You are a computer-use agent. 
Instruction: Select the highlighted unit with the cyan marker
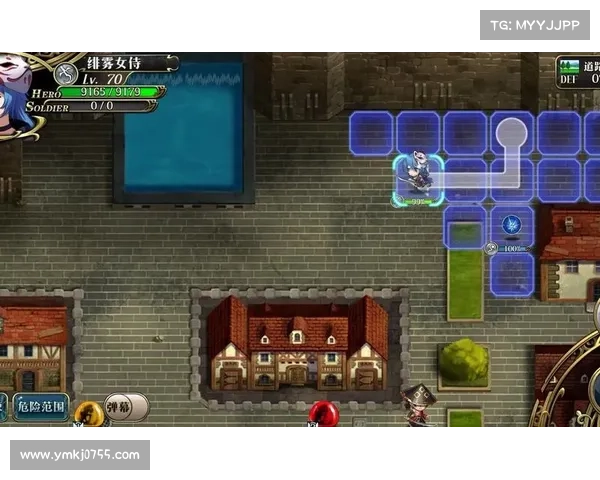click(x=416, y=179)
